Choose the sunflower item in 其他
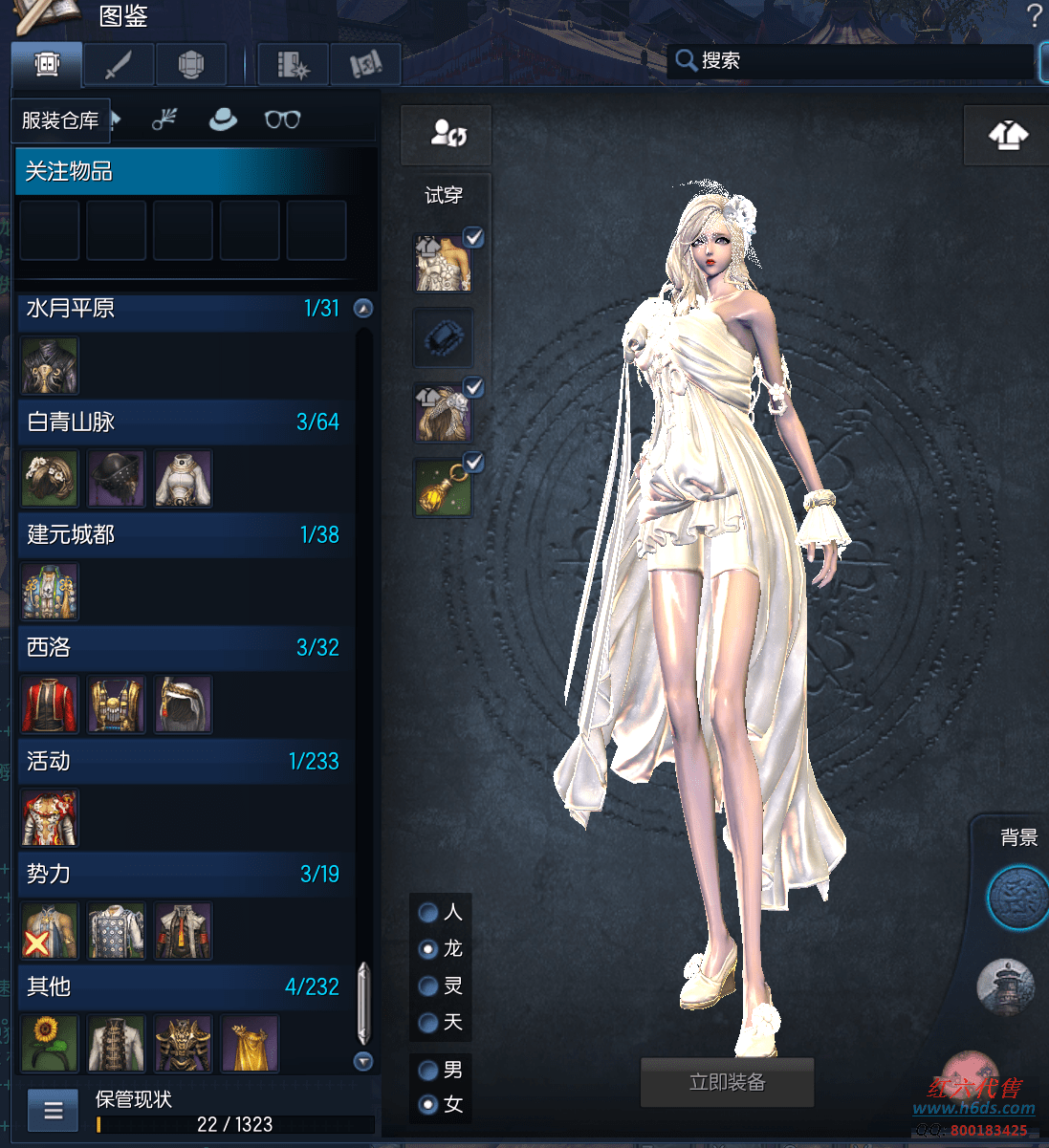Viewport: 1049px width, 1148px height. tap(49, 1044)
